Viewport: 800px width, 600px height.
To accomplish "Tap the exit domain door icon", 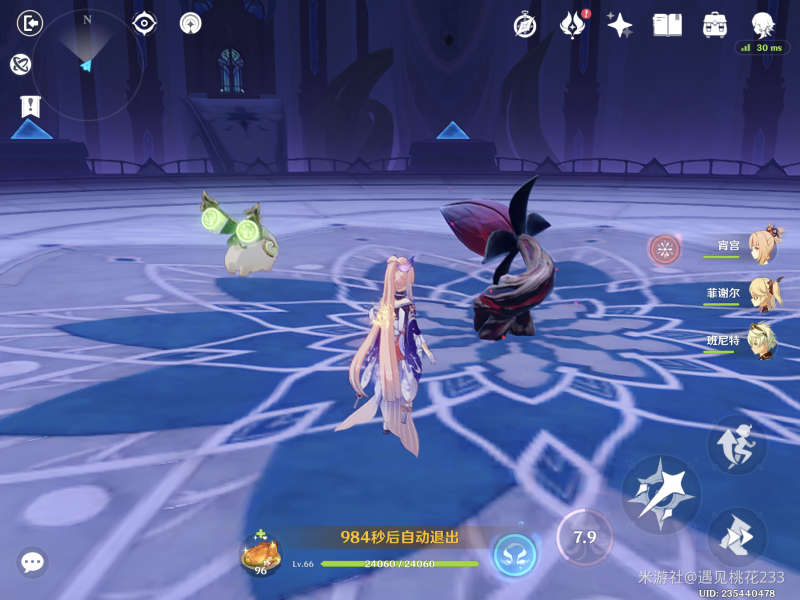I will point(31,23).
